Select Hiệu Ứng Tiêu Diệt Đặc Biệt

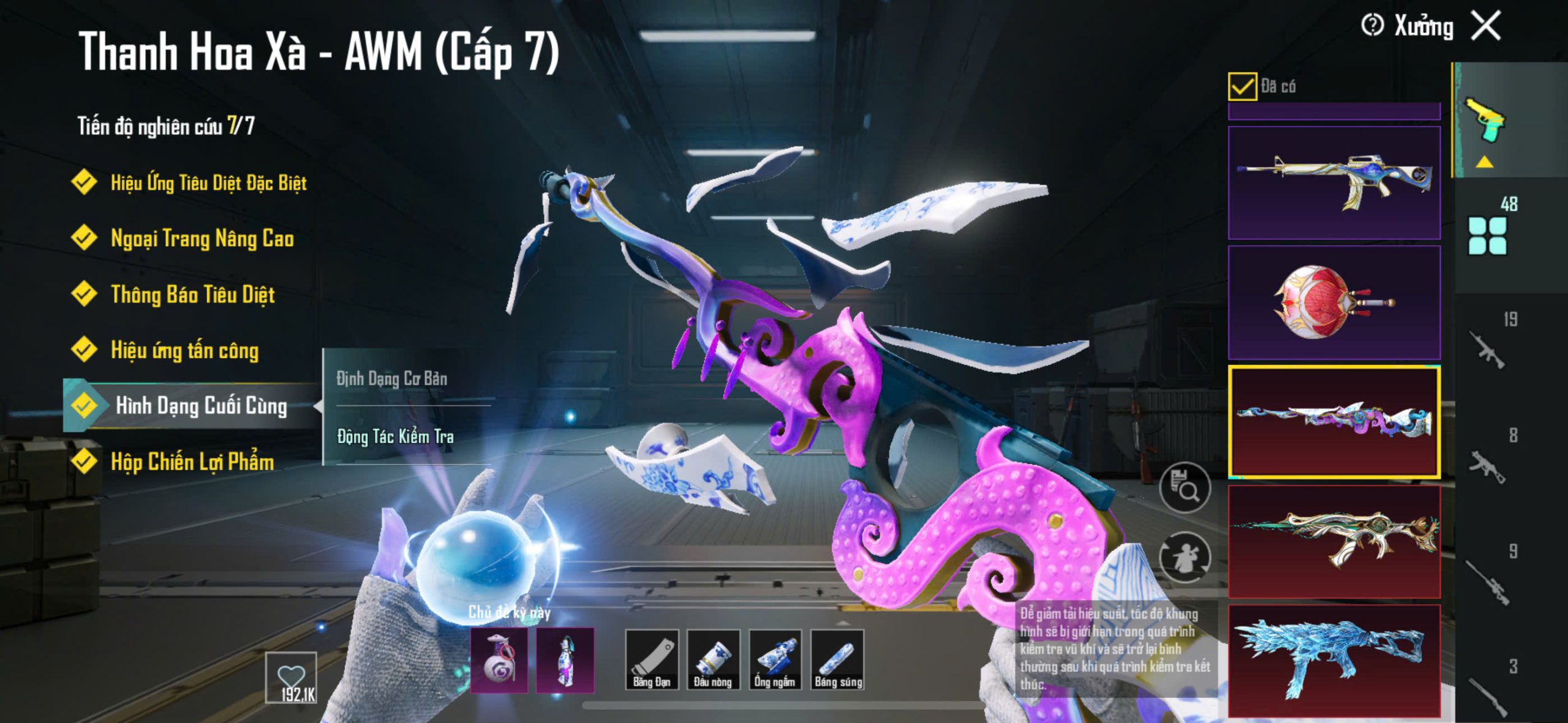pos(208,182)
